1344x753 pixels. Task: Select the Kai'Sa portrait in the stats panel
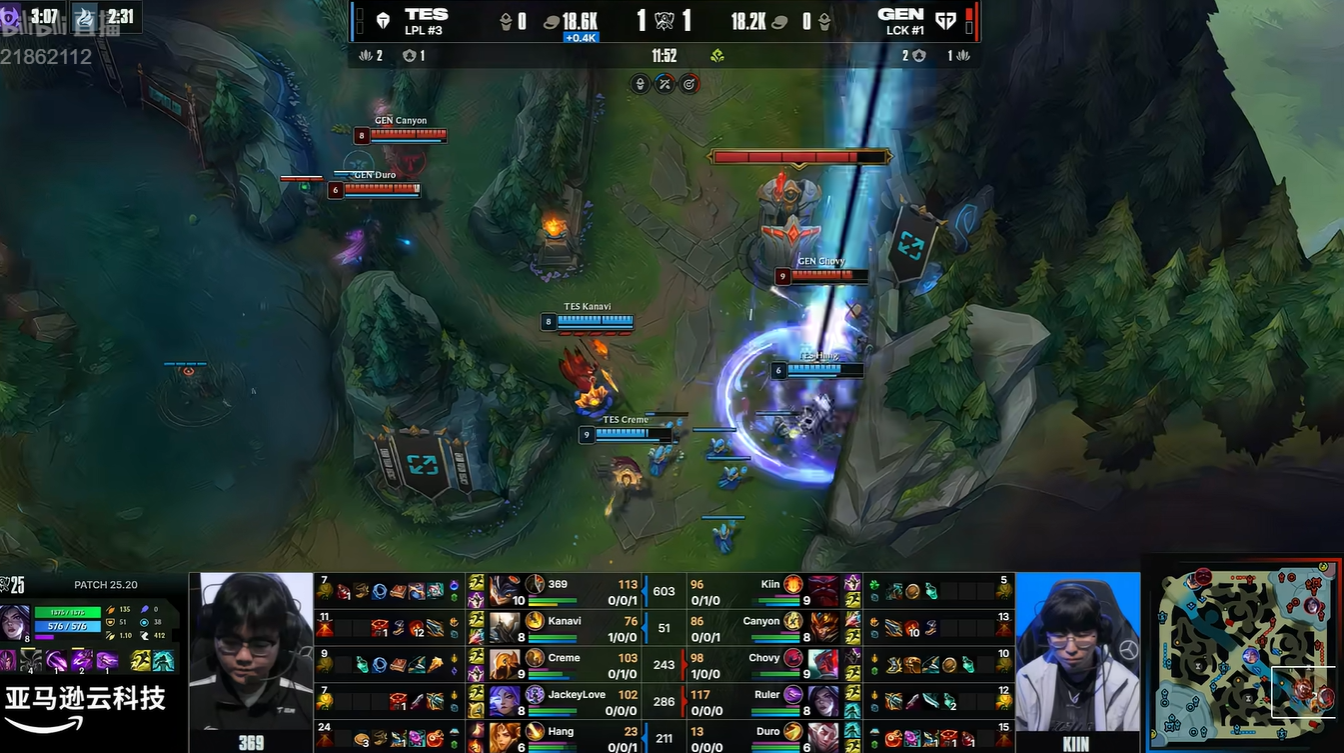coord(16,620)
